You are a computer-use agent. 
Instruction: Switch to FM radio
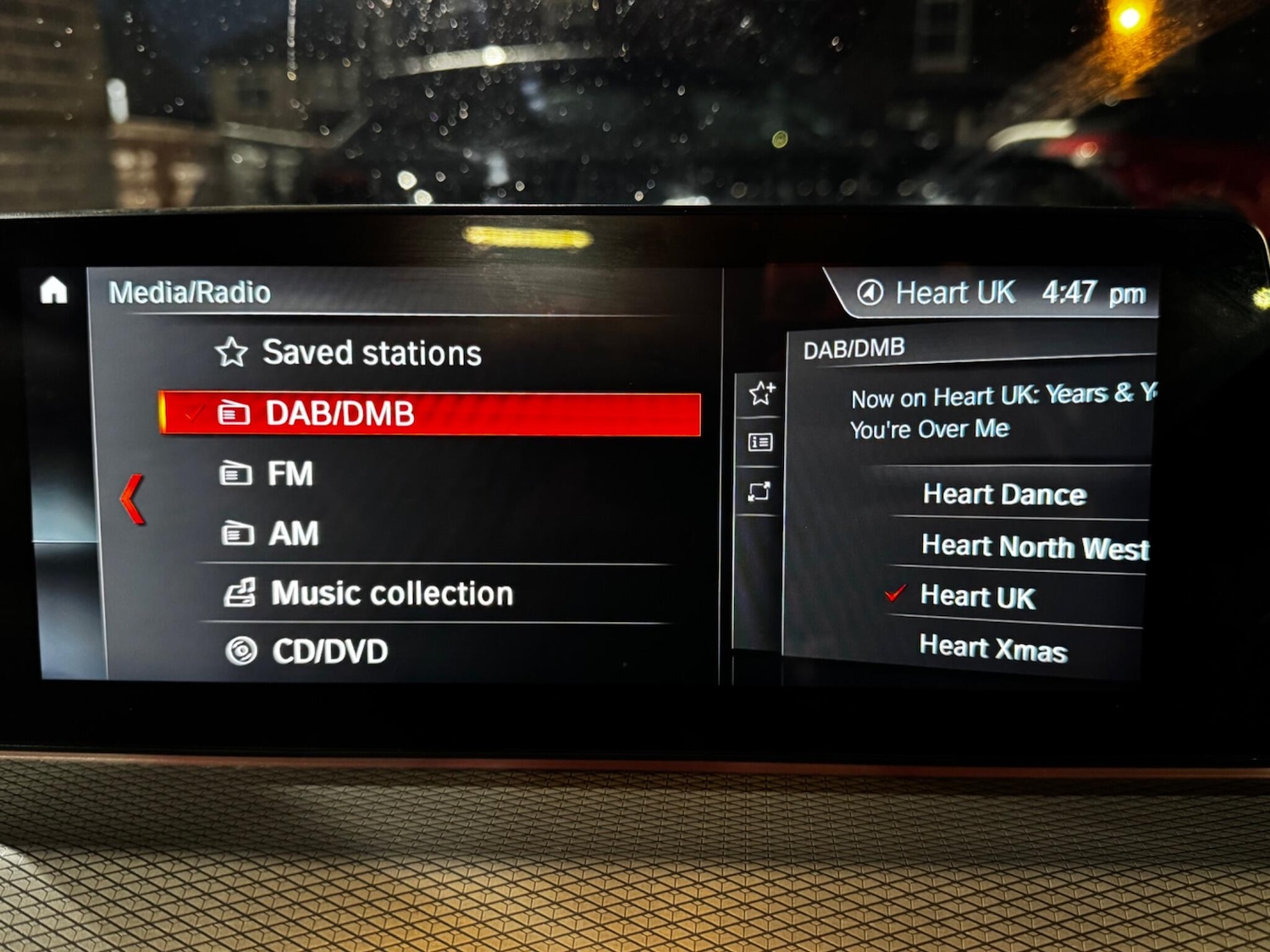[290, 474]
